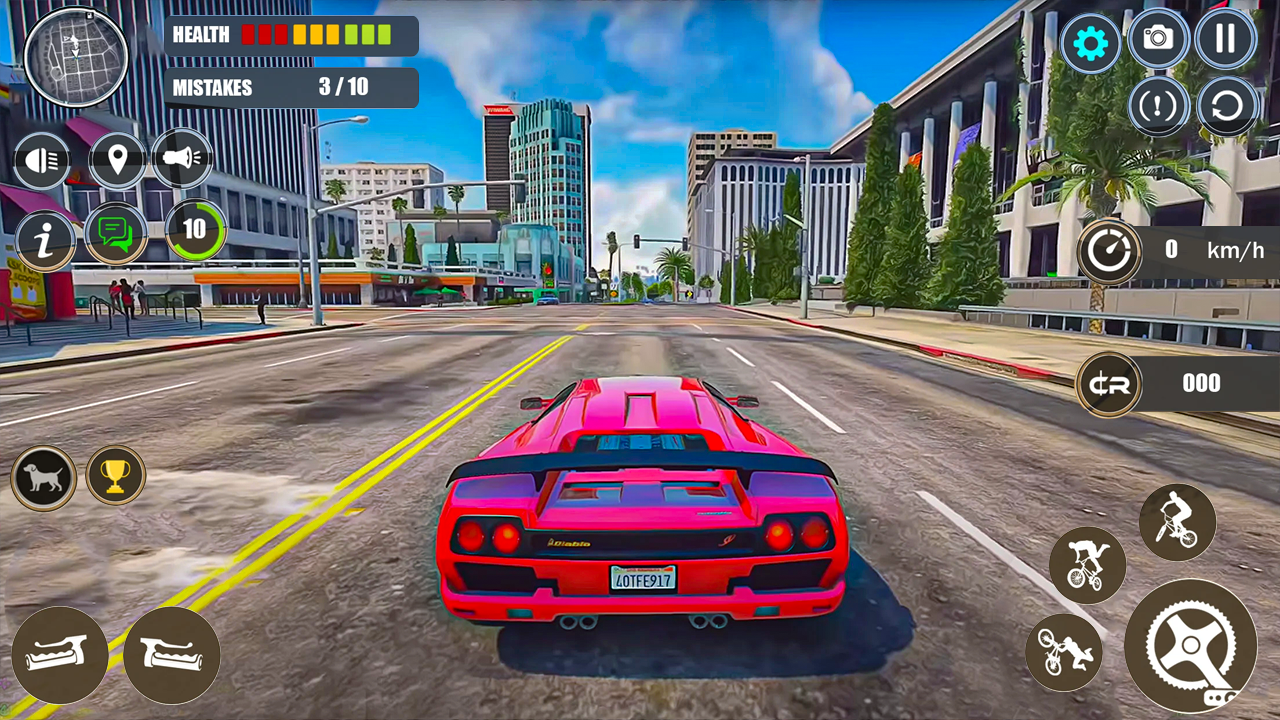Activate the bail-out stunt icon
The height and width of the screenshot is (720, 1280).
tap(1063, 652)
